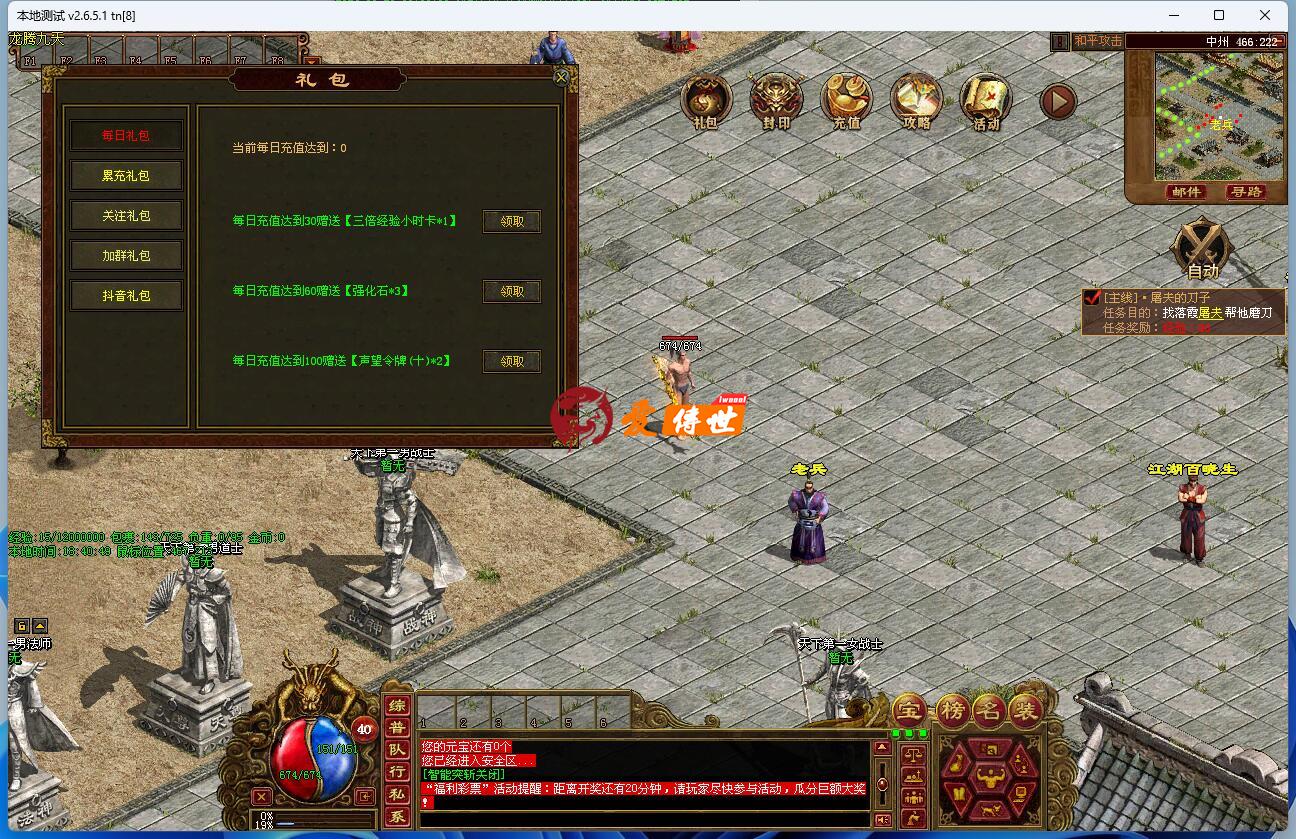Collapse the chat panel with its arrow button

tap(882, 747)
